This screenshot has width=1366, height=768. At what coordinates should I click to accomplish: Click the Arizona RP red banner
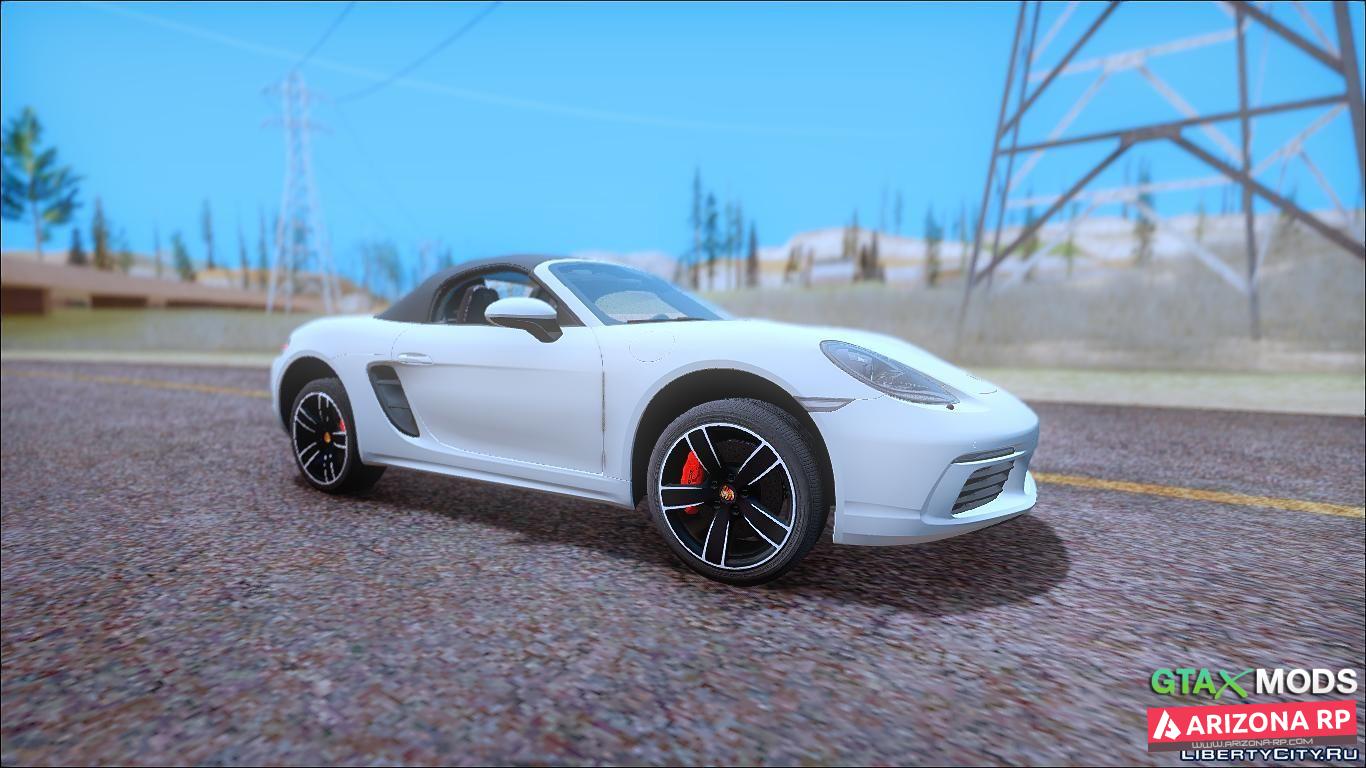1251,722
